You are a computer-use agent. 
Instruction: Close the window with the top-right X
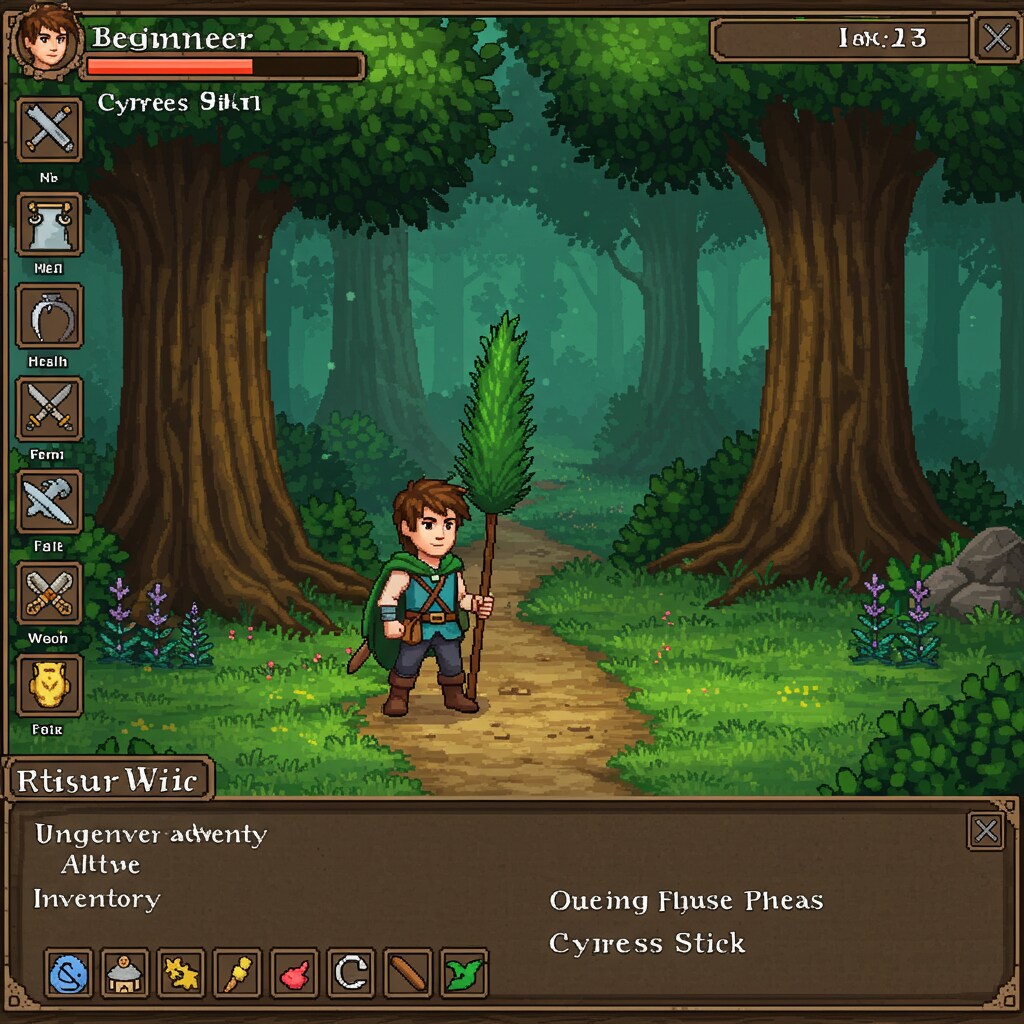pos(997,39)
